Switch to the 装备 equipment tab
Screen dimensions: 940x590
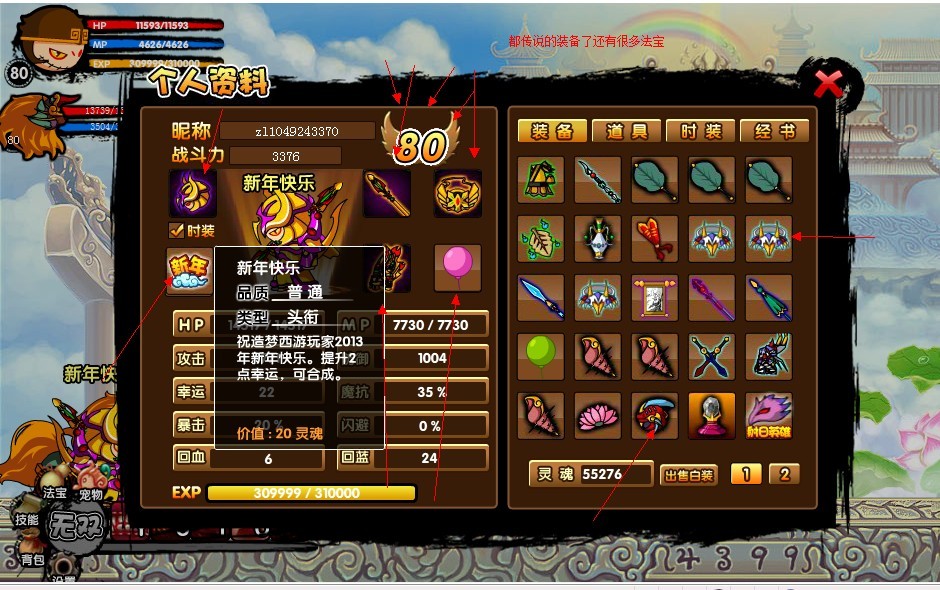click(x=552, y=131)
